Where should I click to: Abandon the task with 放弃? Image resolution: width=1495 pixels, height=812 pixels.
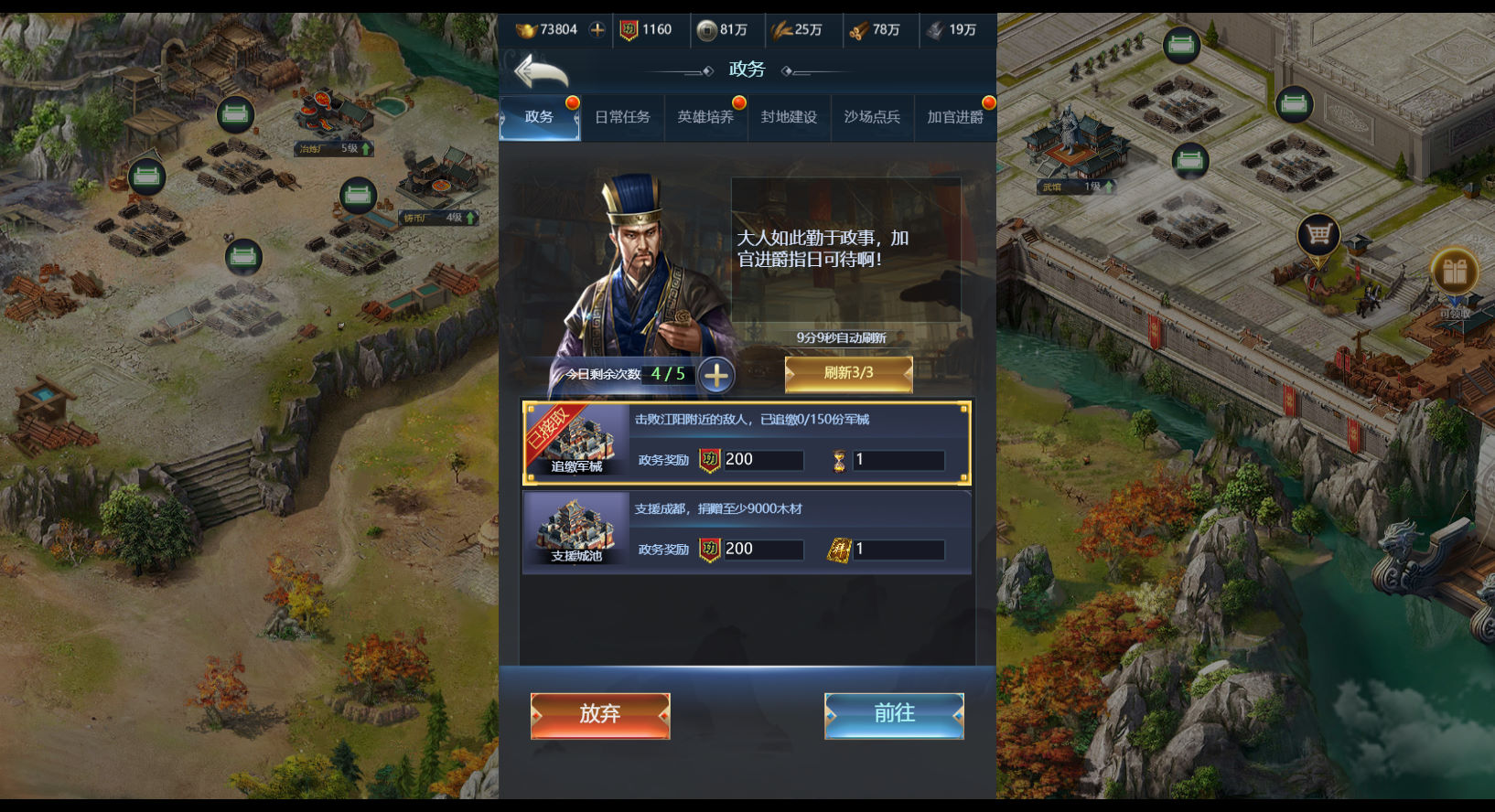click(600, 715)
